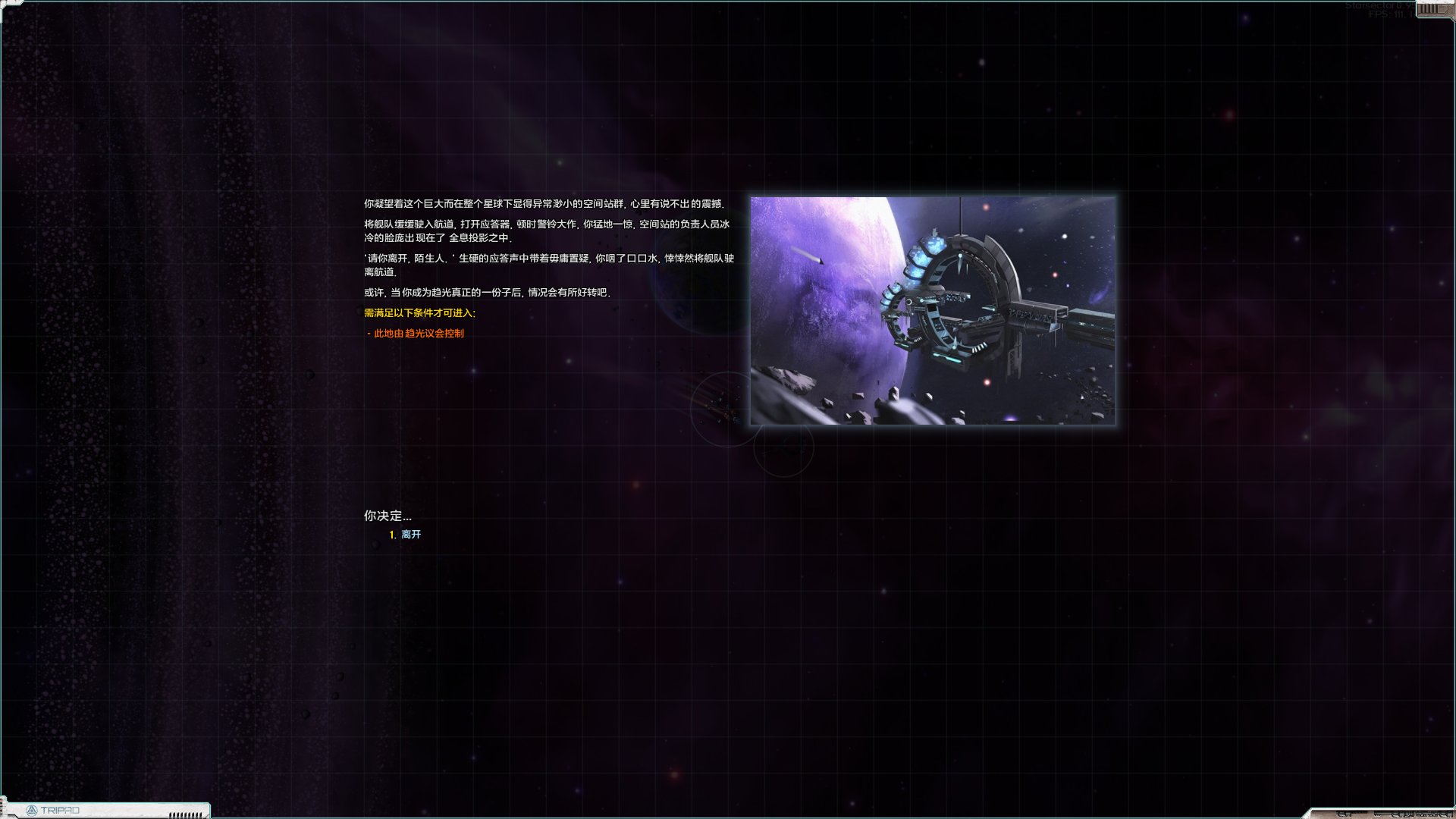Click the 离开 choice to leave the station
Image resolution: width=1456 pixels, height=819 pixels.
point(410,535)
